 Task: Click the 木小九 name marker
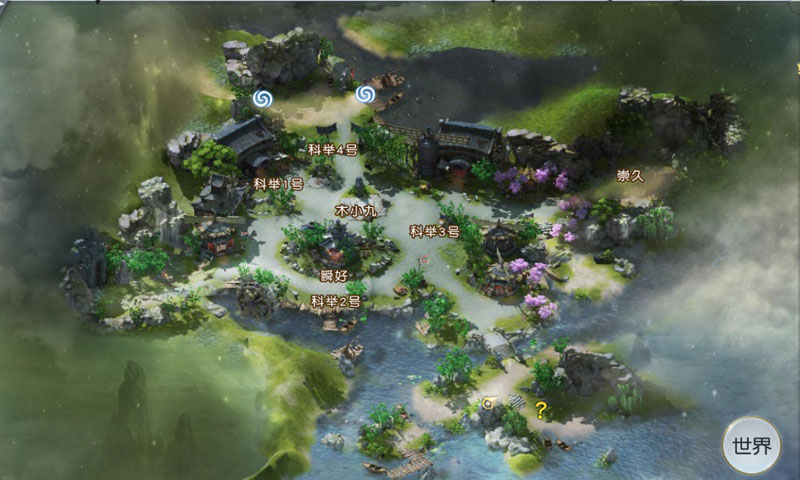pos(355,211)
